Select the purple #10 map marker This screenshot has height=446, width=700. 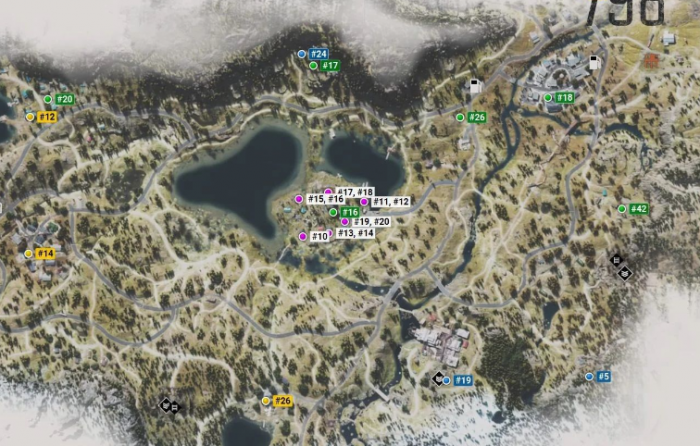[302, 237]
